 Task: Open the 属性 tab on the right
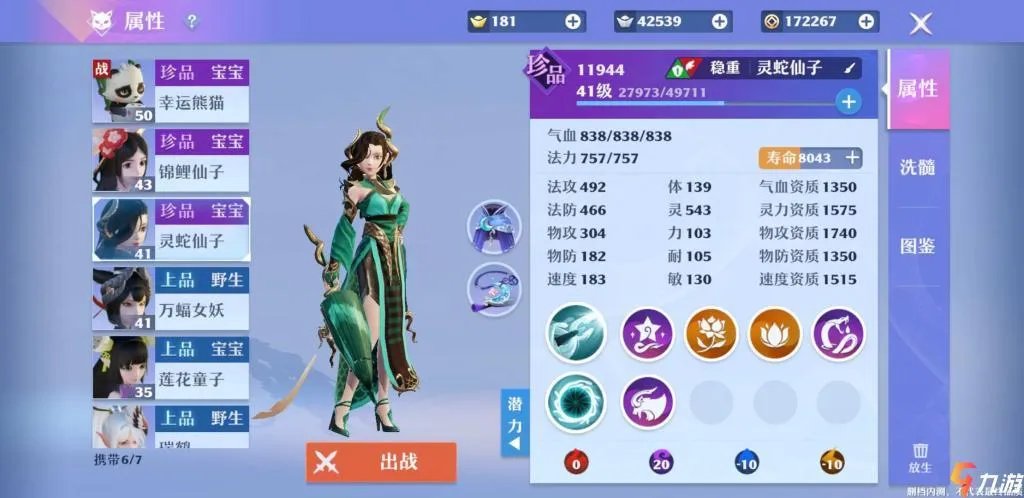point(917,89)
